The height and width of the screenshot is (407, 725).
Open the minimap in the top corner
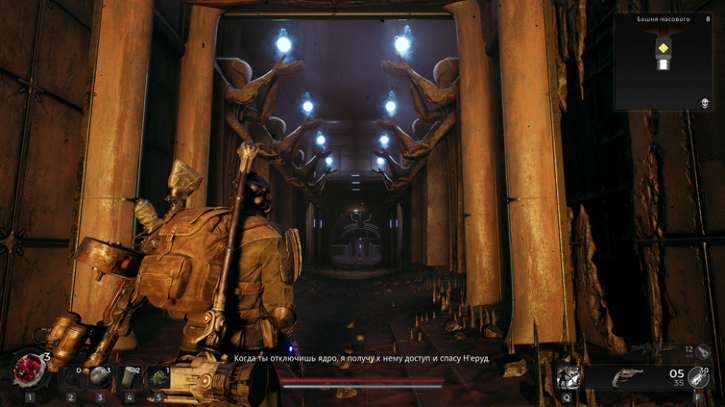tap(664, 60)
